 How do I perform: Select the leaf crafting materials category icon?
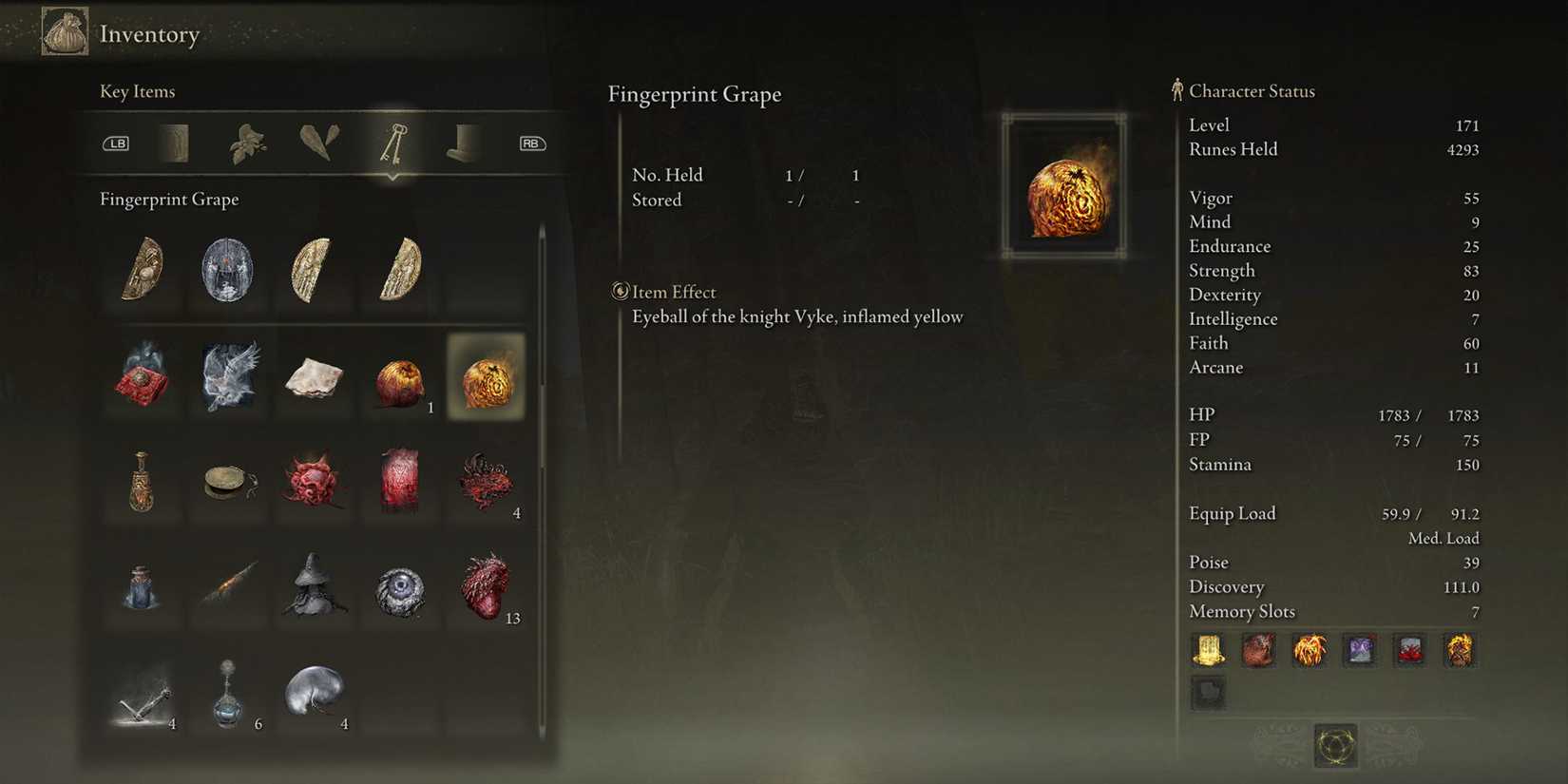pyautogui.click(x=249, y=143)
